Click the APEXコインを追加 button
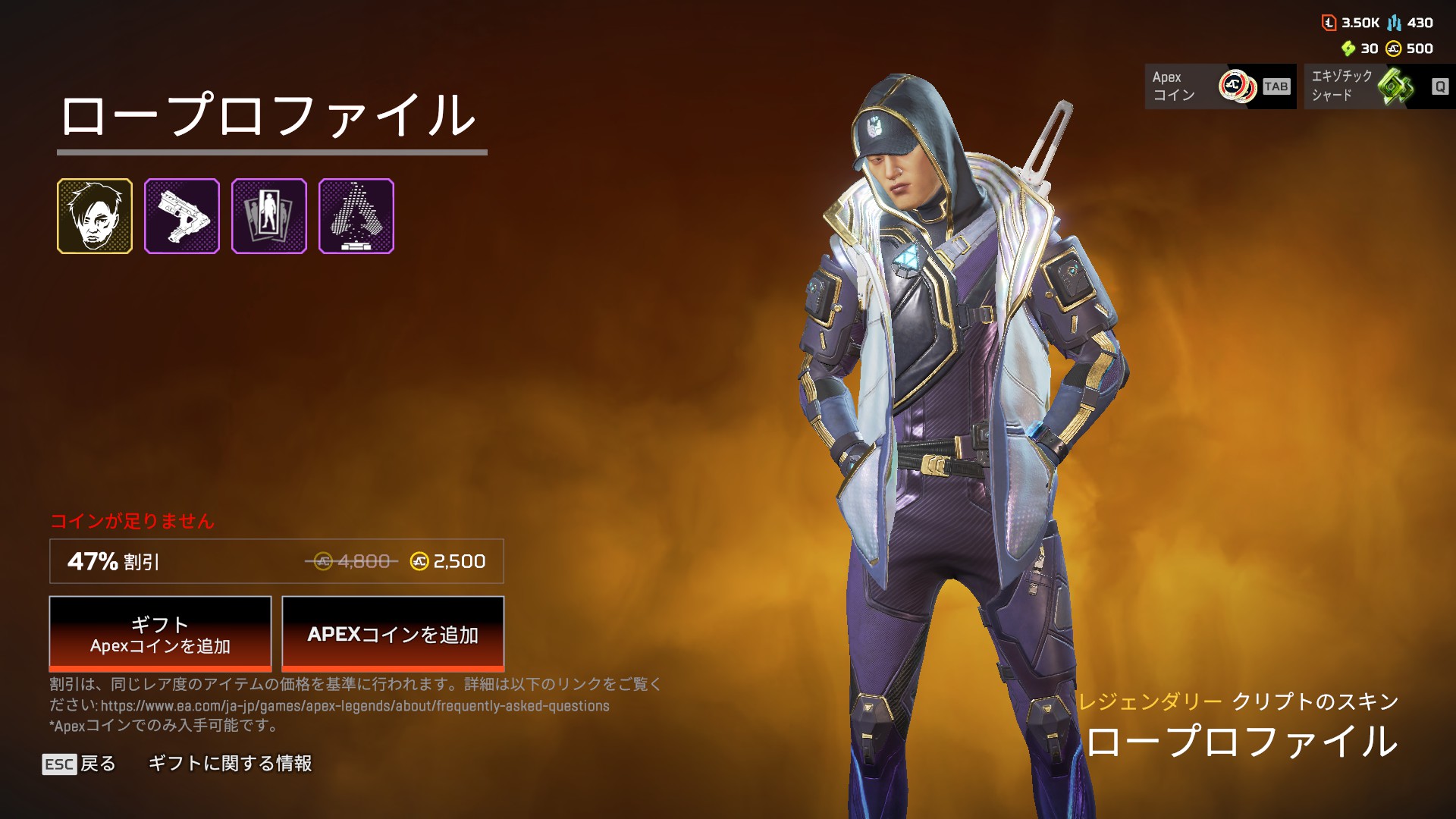The height and width of the screenshot is (819, 1456). (x=393, y=634)
